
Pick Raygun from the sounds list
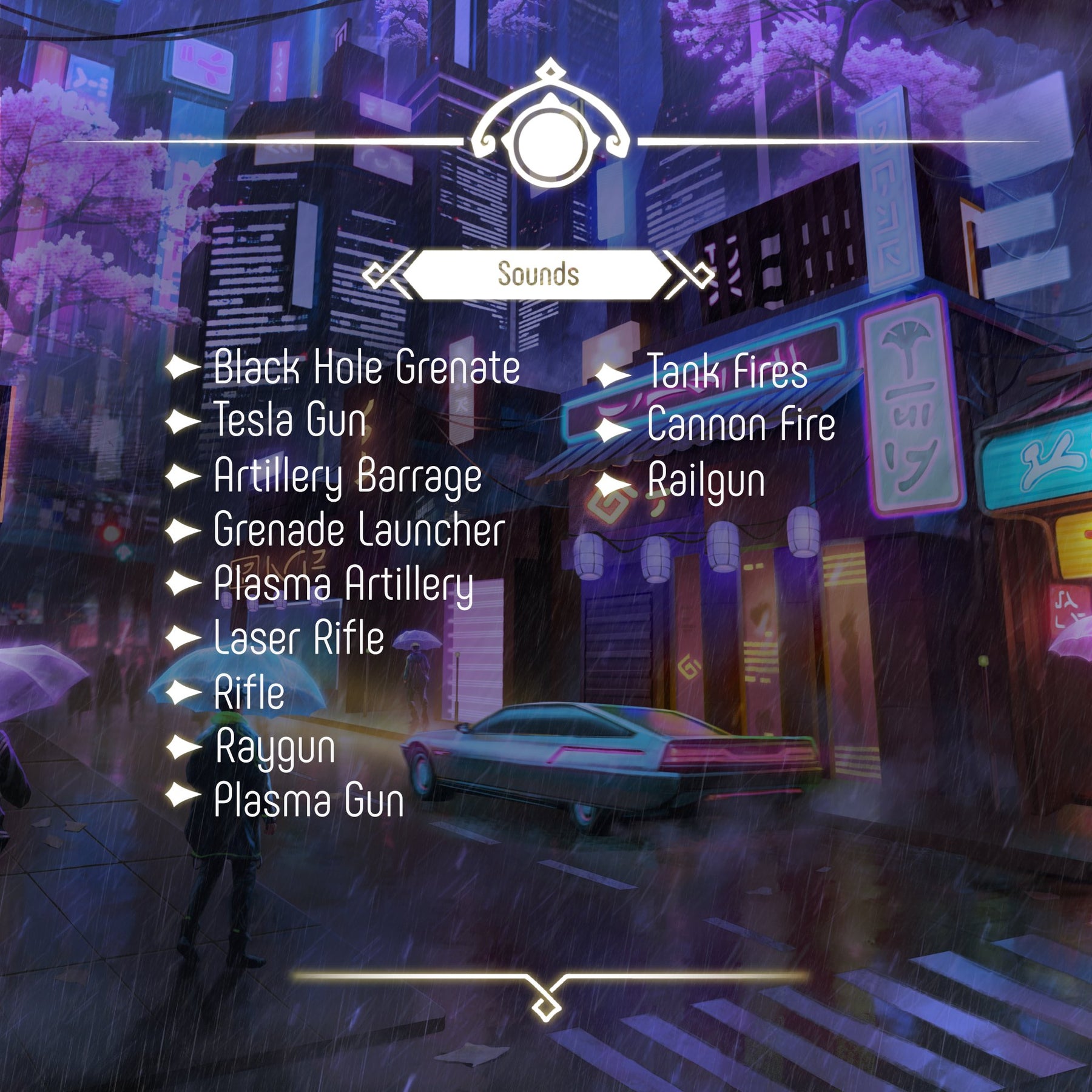coord(275,747)
